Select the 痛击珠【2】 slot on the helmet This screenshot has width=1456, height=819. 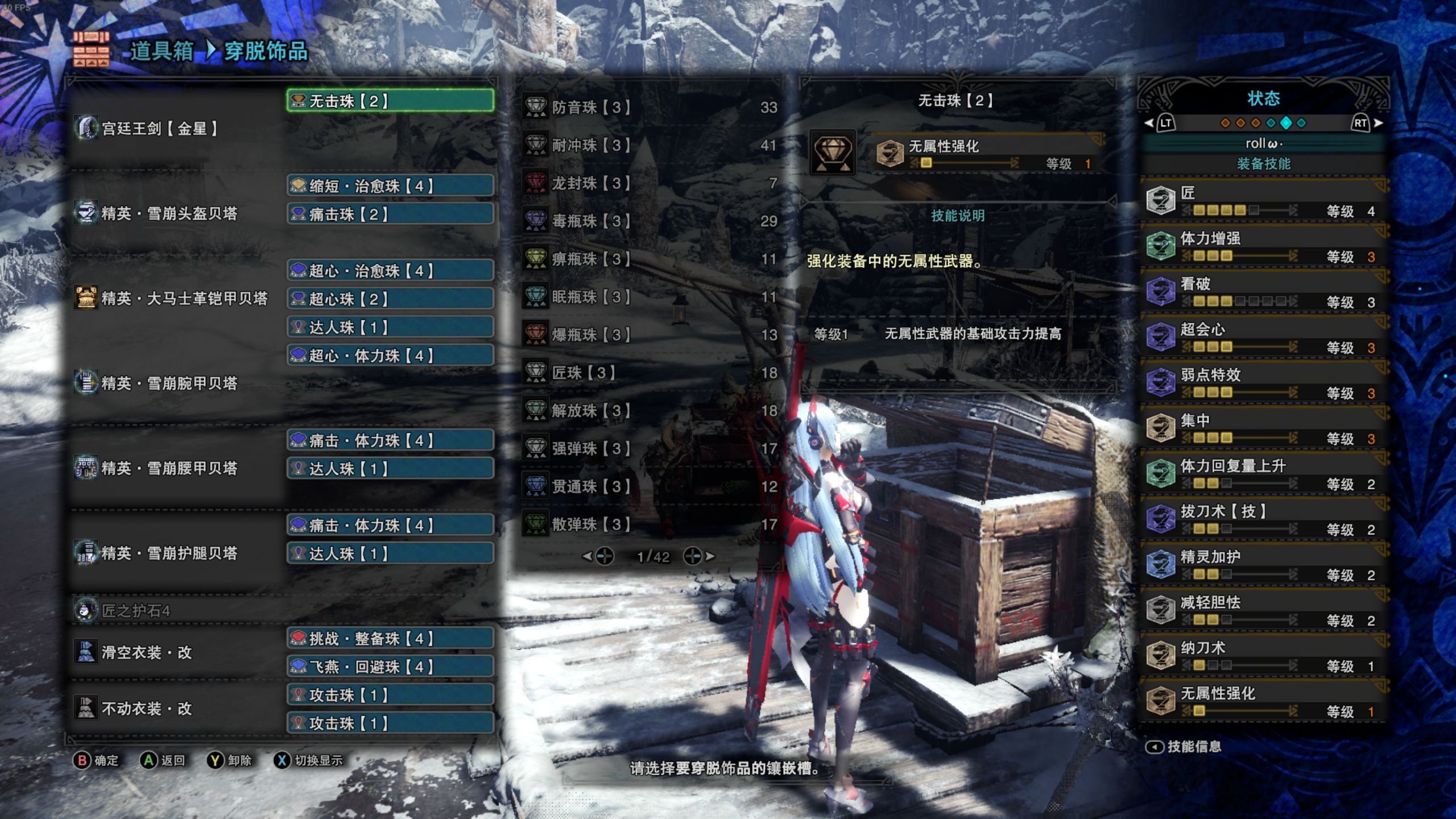pyautogui.click(x=390, y=214)
